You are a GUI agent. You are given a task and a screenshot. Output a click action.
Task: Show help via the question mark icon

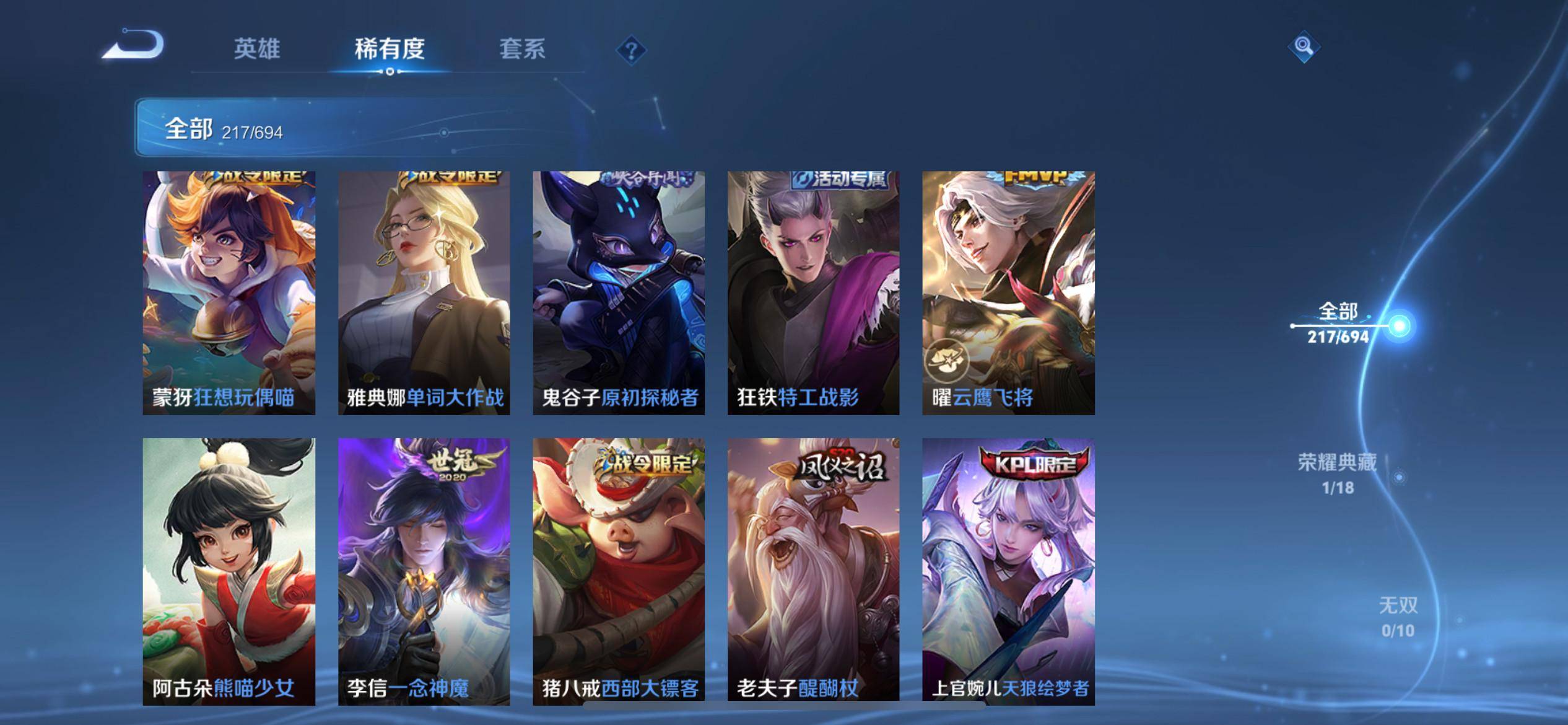coord(631,50)
